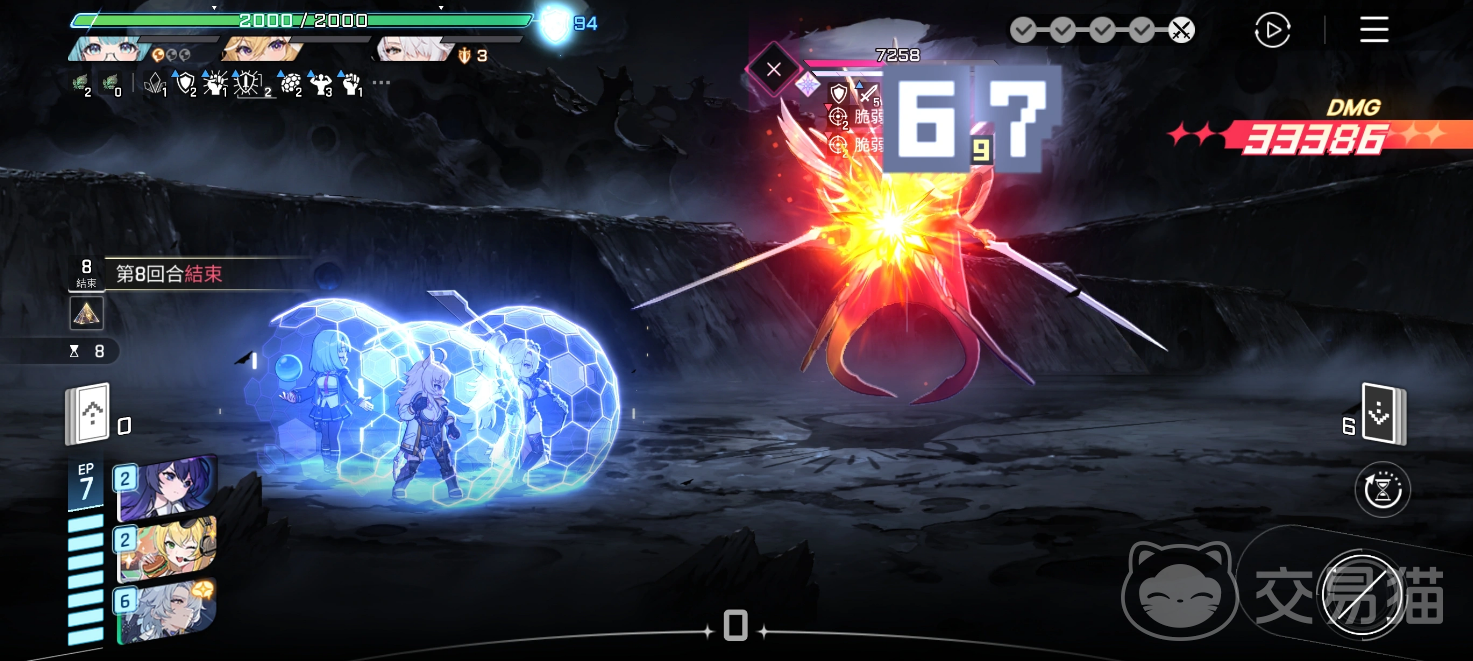The image size is (1473, 661).
Task: Close the enemy target marker
Action: click(x=773, y=70)
